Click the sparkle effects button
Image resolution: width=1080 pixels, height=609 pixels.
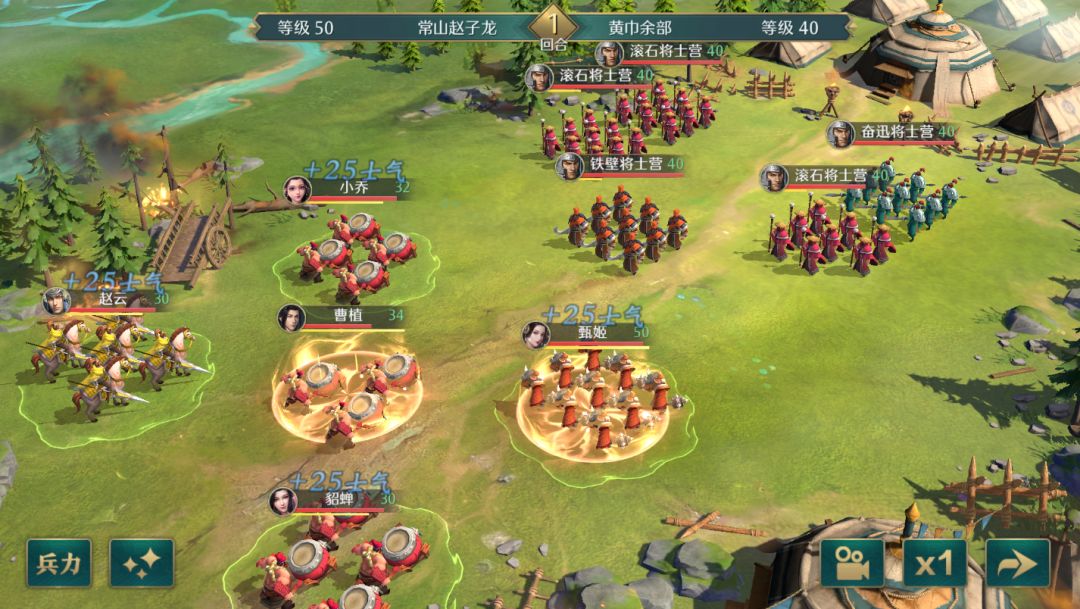pos(142,563)
